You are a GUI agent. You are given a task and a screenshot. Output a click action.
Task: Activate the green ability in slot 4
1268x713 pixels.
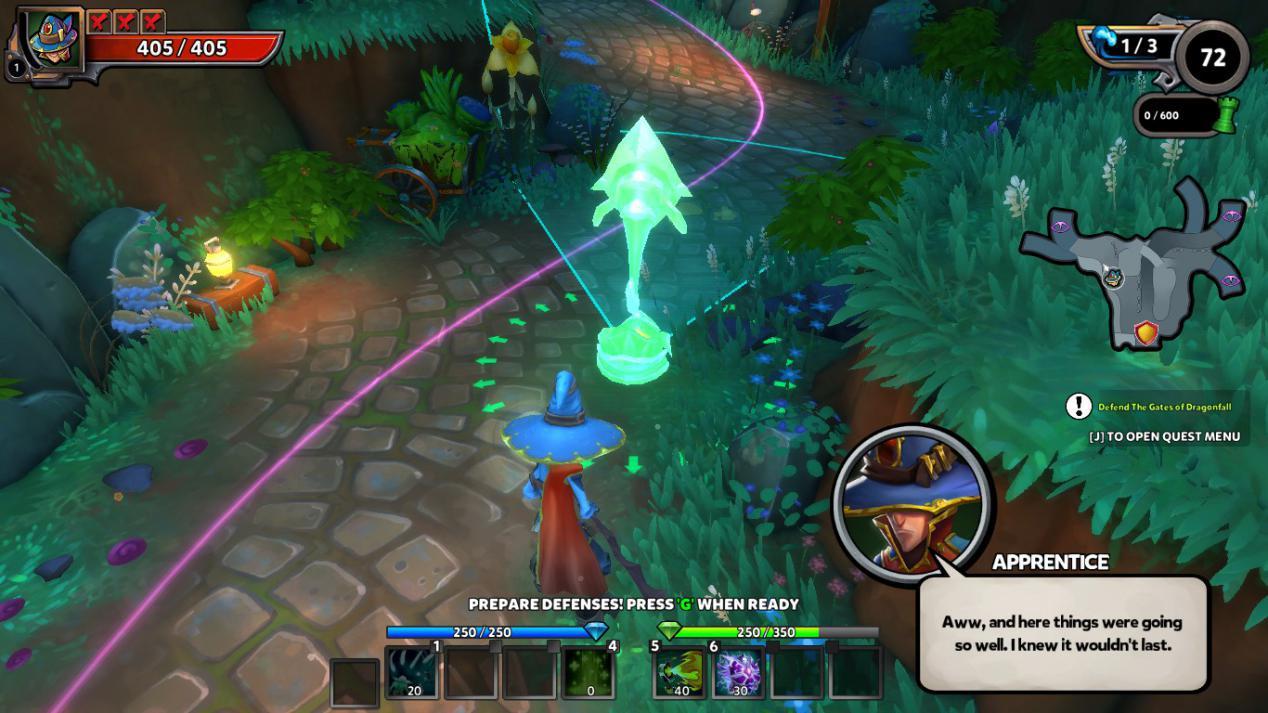588,672
